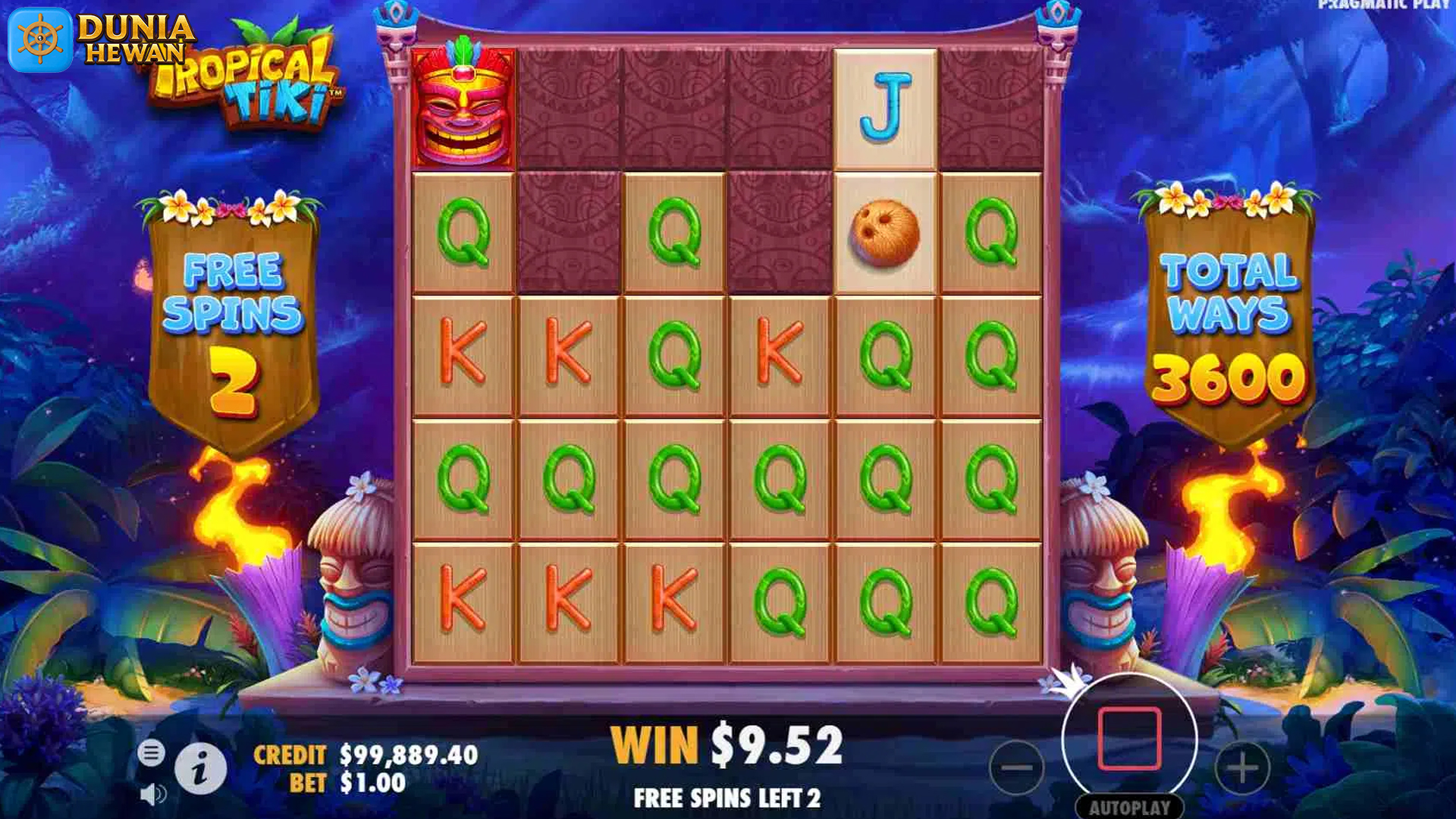The image size is (1456, 819).
Task: Open the game info paytable
Action: point(200,770)
